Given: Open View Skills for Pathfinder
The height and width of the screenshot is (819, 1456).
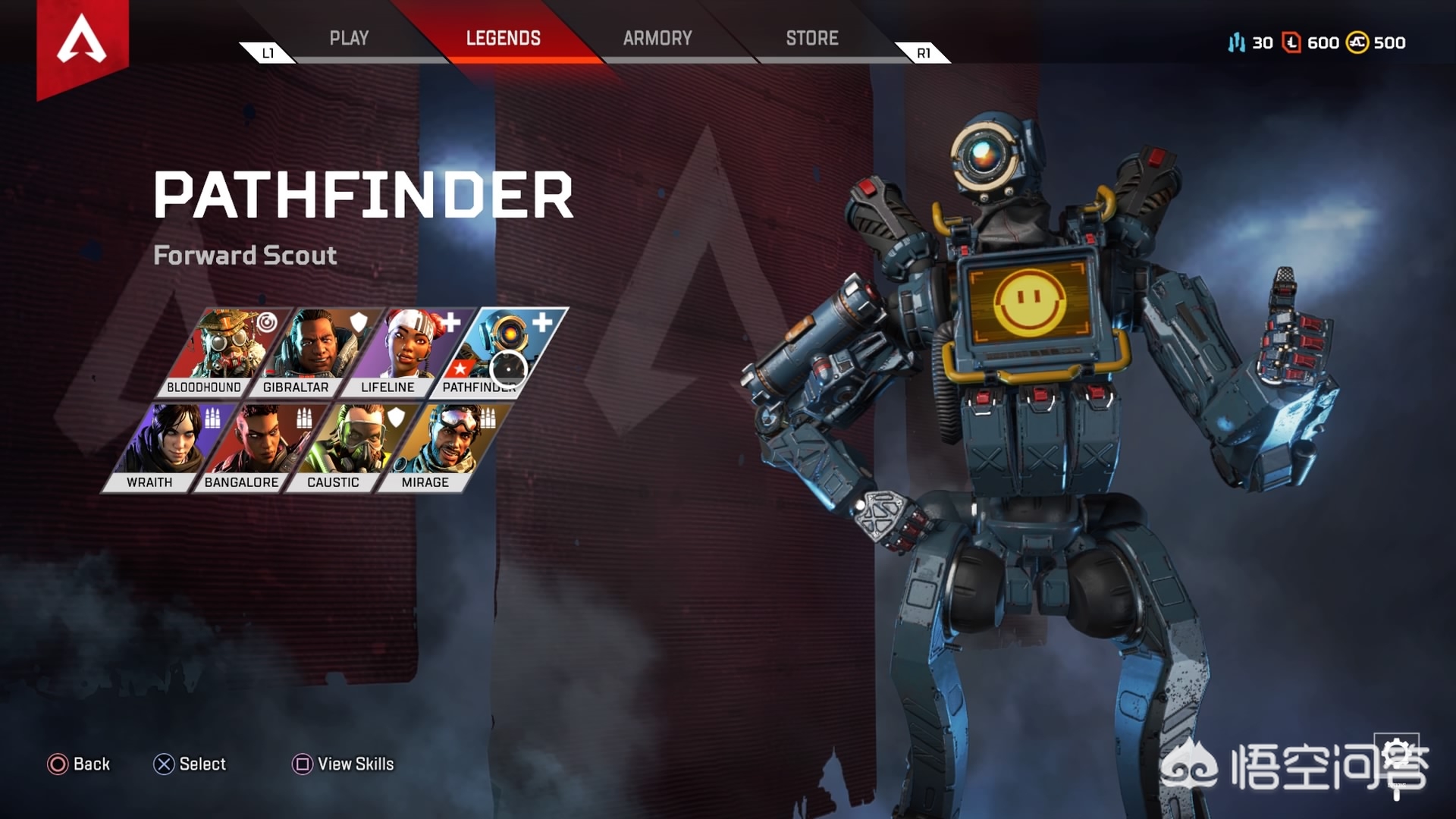Looking at the screenshot, I should click(x=344, y=764).
